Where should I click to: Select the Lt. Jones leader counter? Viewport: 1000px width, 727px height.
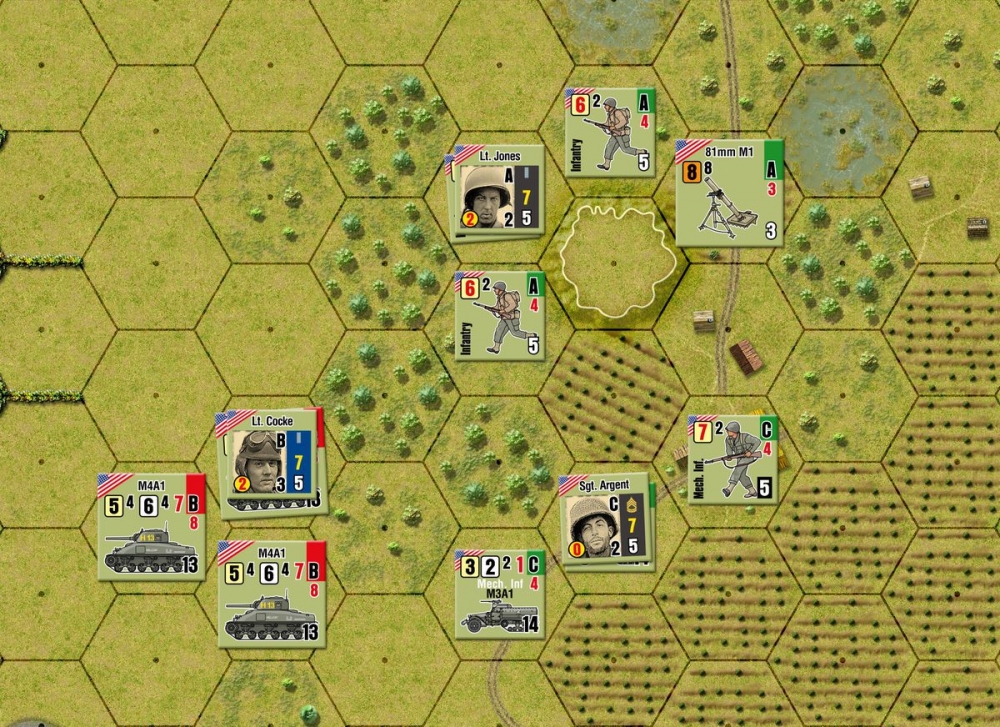click(x=497, y=190)
